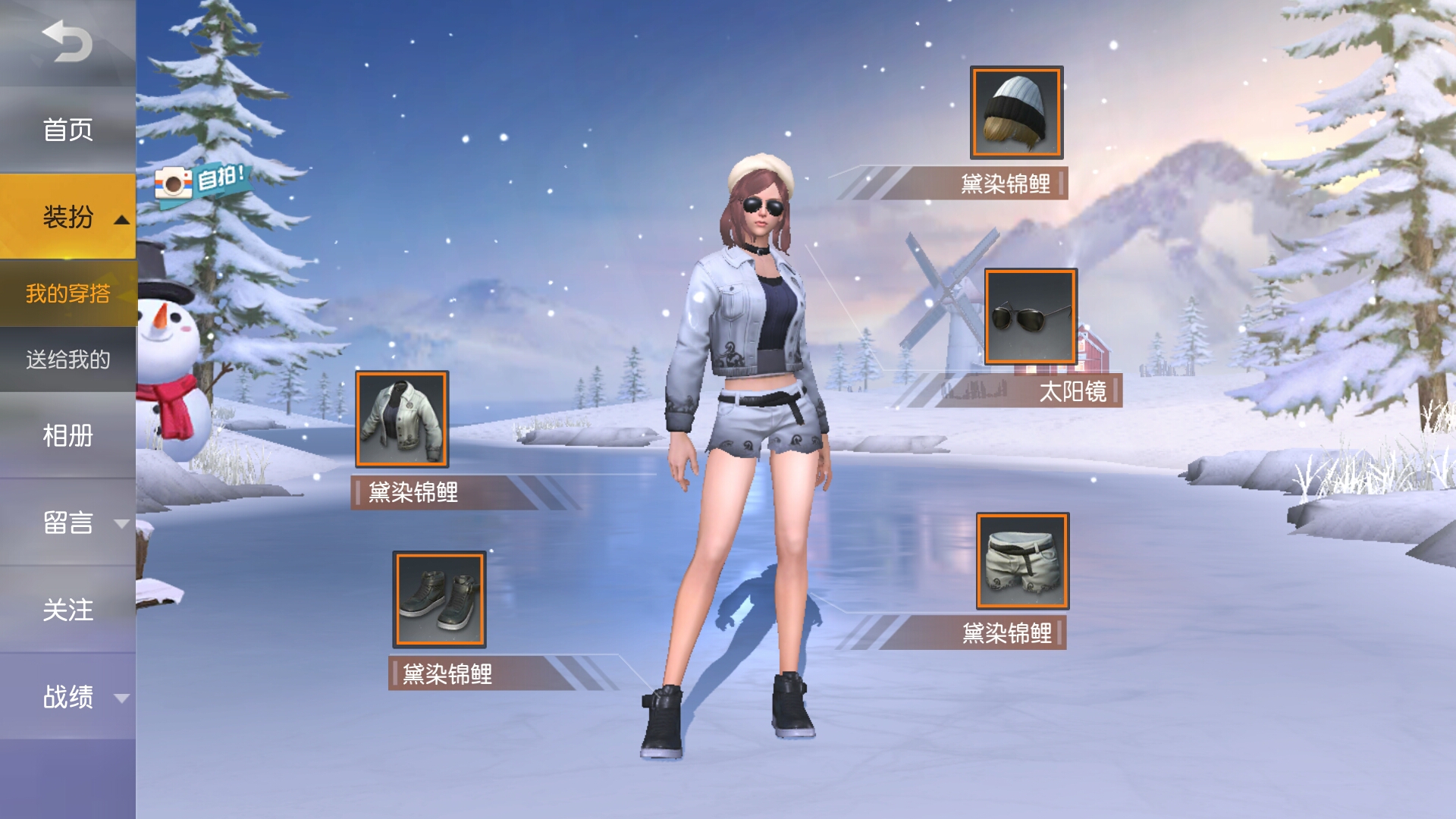Screen dimensions: 1456x819
Task: Open the 相册 photo album
Action: pyautogui.click(x=67, y=438)
